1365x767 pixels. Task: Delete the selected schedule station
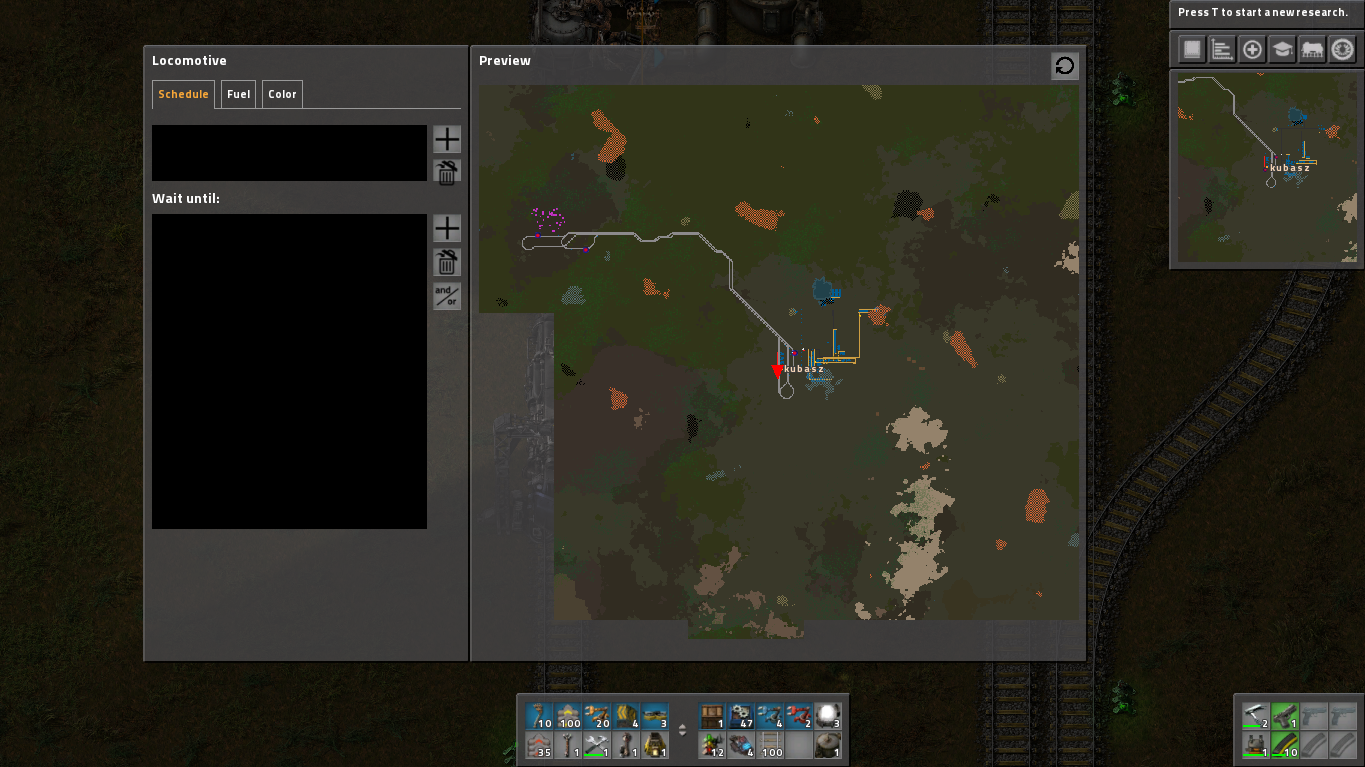coord(447,172)
